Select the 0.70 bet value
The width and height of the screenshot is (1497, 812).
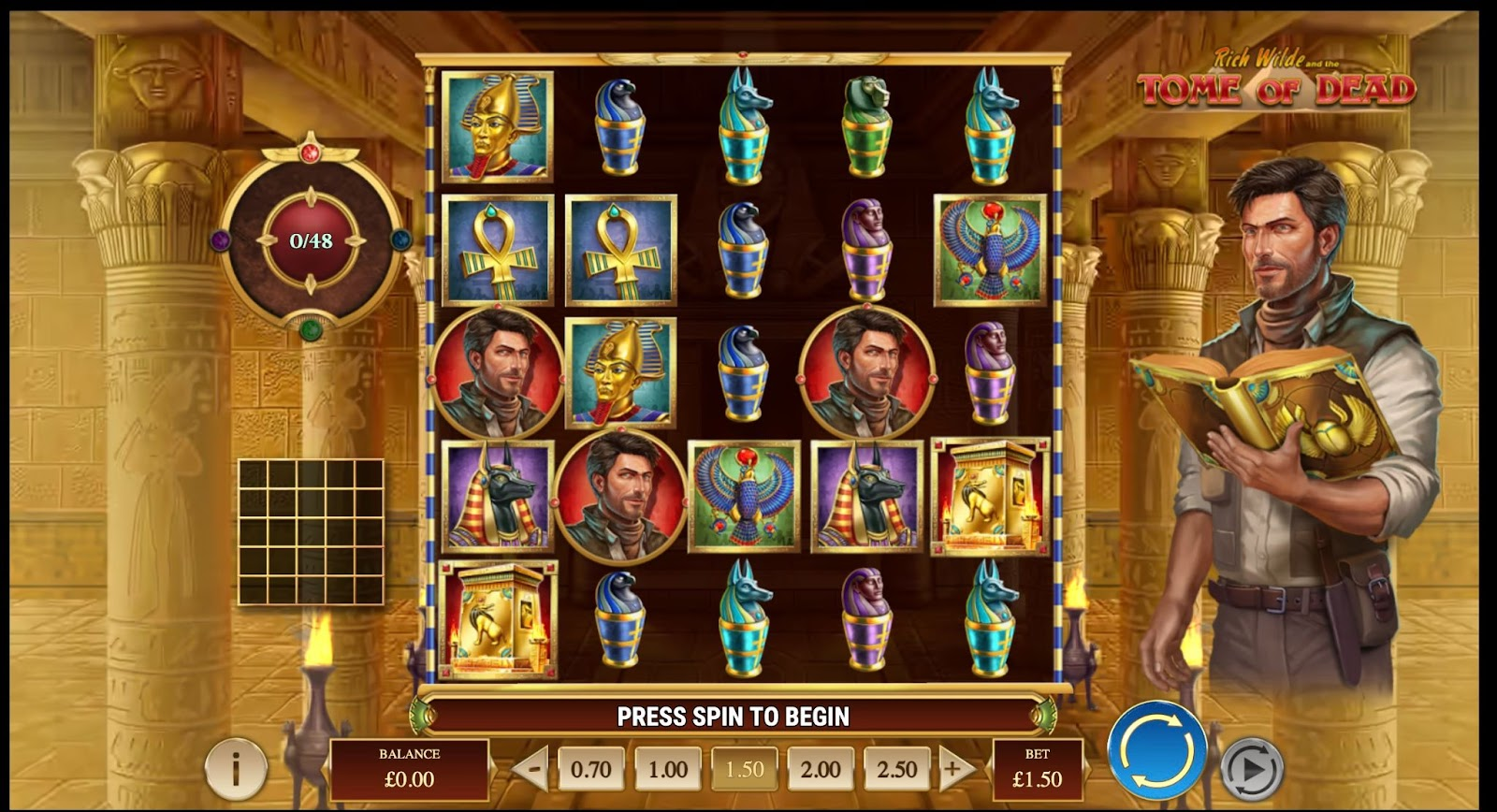[590, 770]
